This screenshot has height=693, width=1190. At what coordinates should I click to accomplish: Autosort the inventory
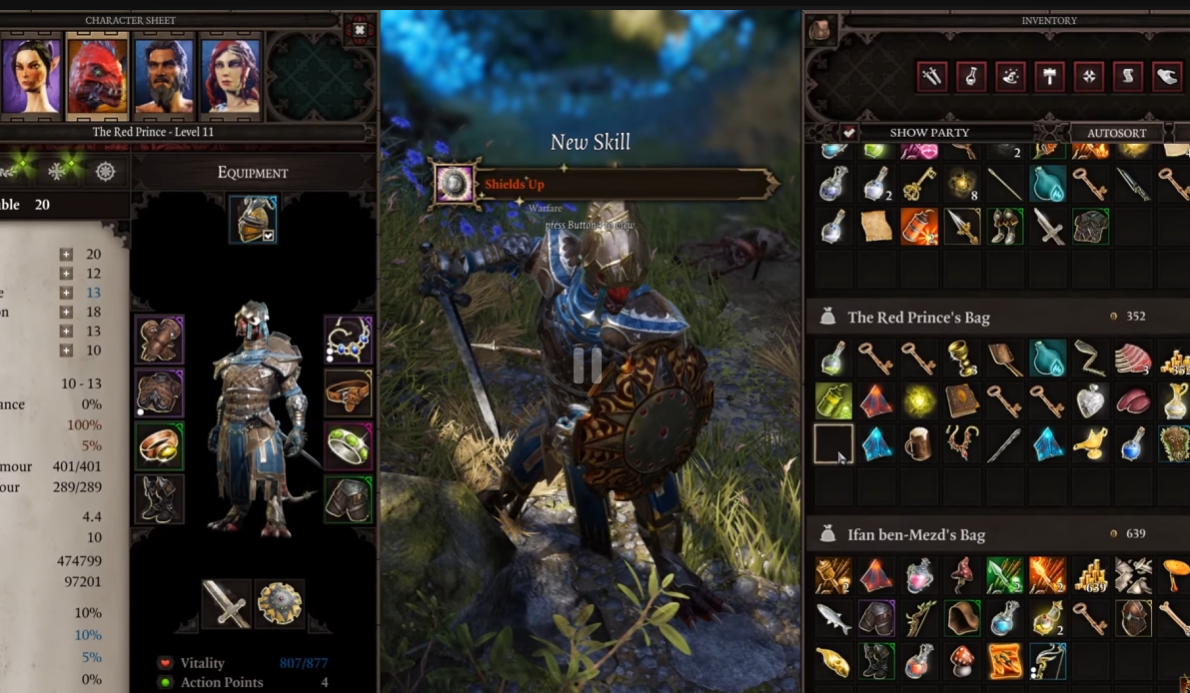[x=1116, y=132]
